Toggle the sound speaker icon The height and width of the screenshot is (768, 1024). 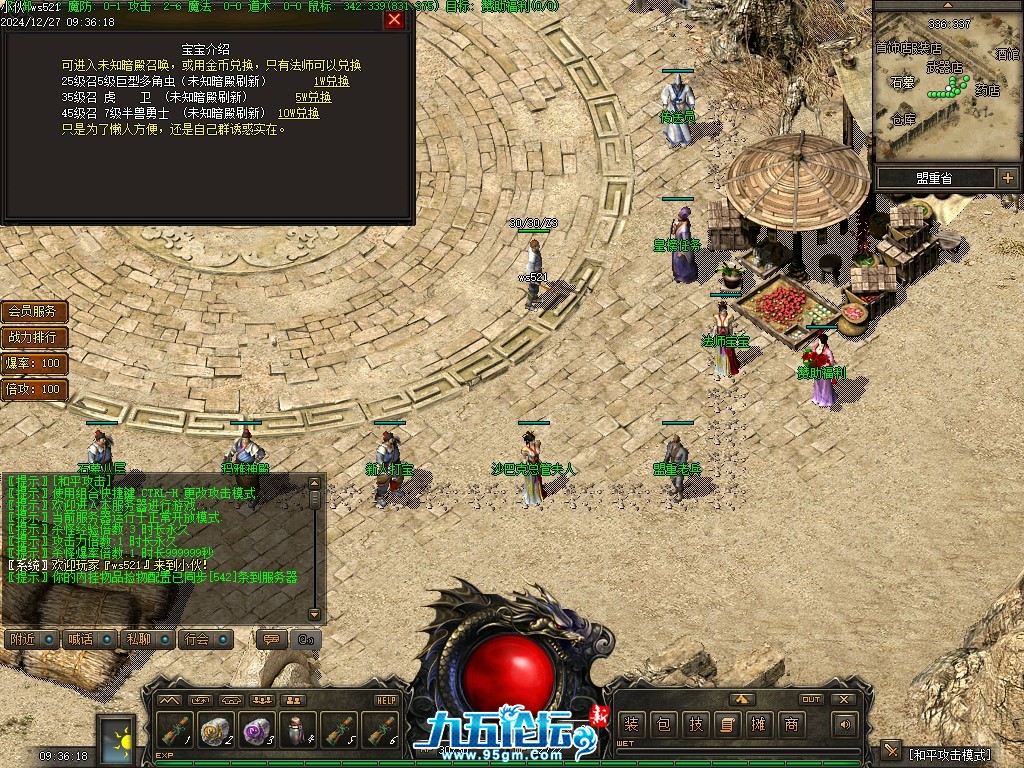click(x=845, y=724)
